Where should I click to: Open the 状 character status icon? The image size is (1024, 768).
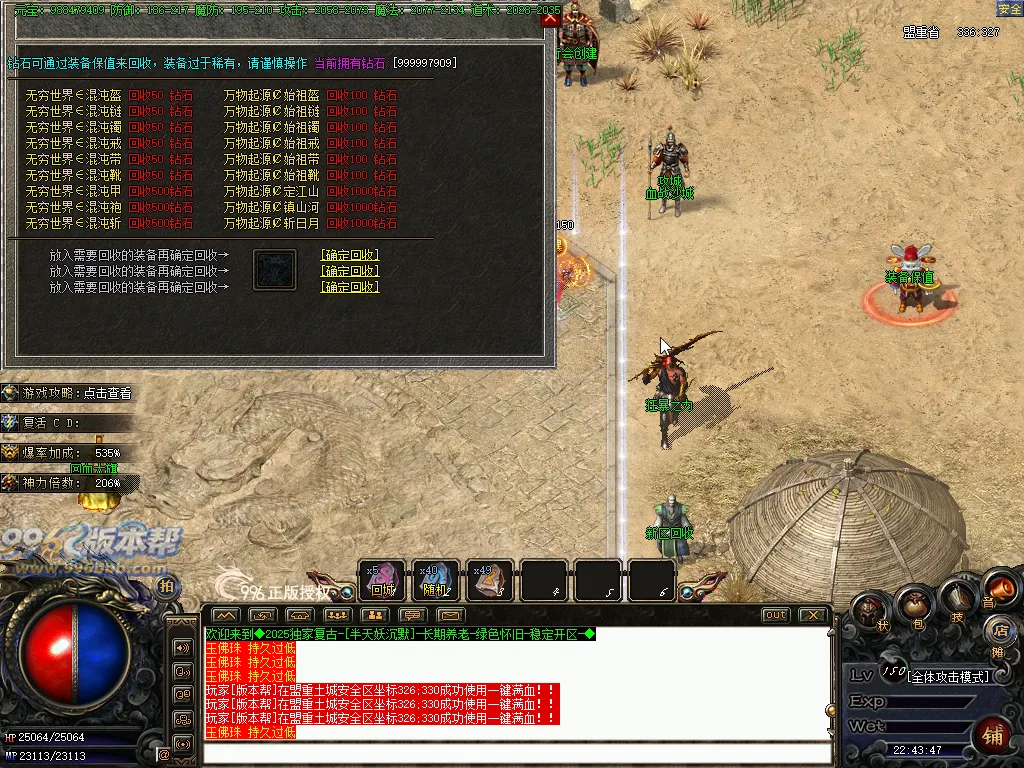tap(870, 610)
